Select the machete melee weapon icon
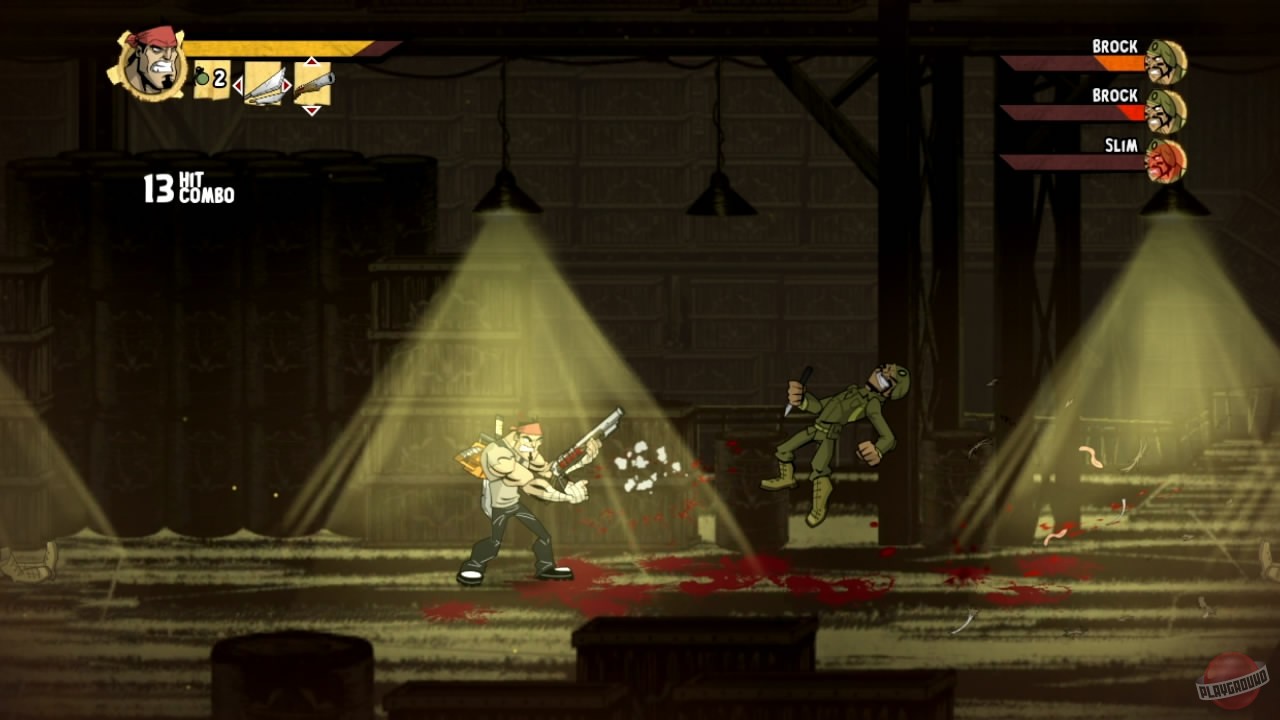1280x720 pixels. (263, 84)
